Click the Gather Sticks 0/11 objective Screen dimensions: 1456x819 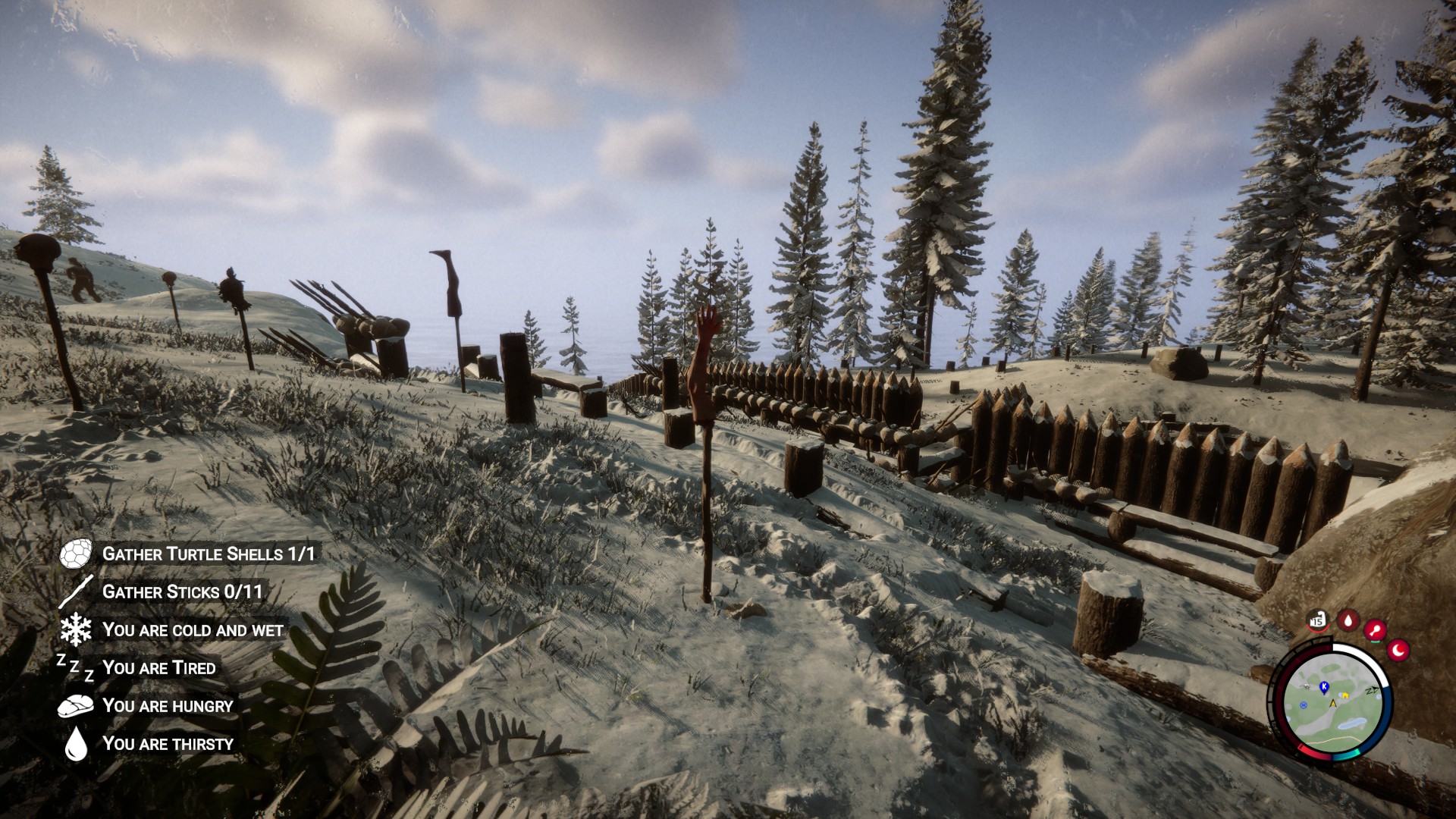pyautogui.click(x=182, y=592)
